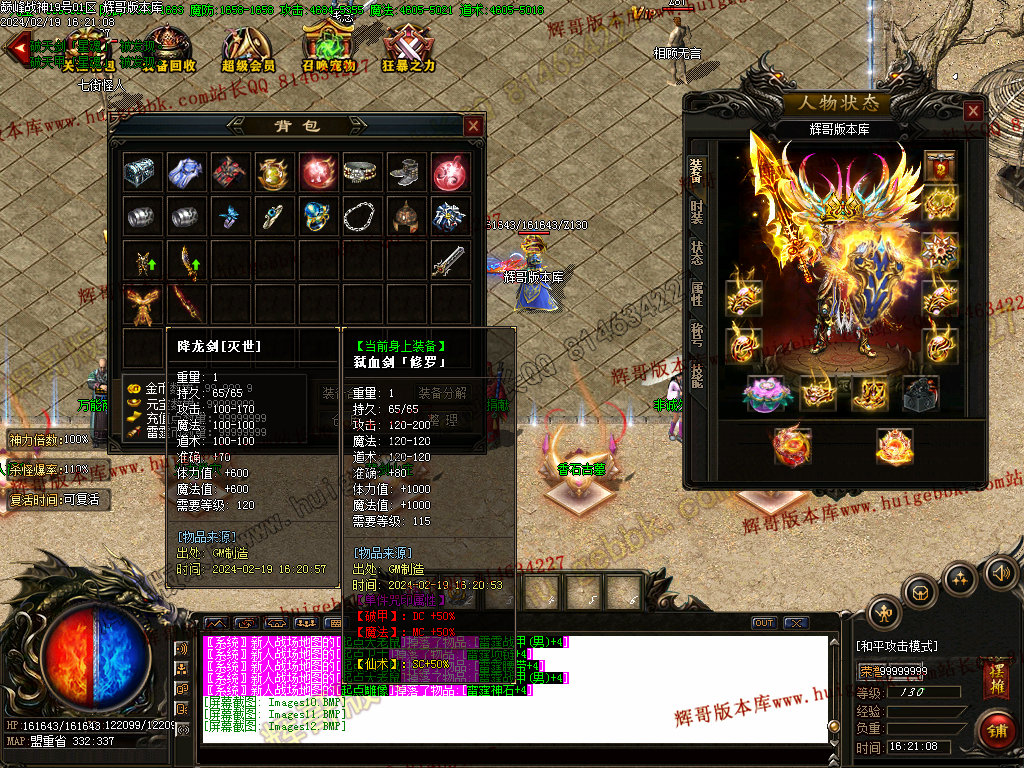The height and width of the screenshot is (768, 1024).
Task: Open the Summon Pet (召唤宠物) feature
Action: pyautogui.click(x=328, y=49)
